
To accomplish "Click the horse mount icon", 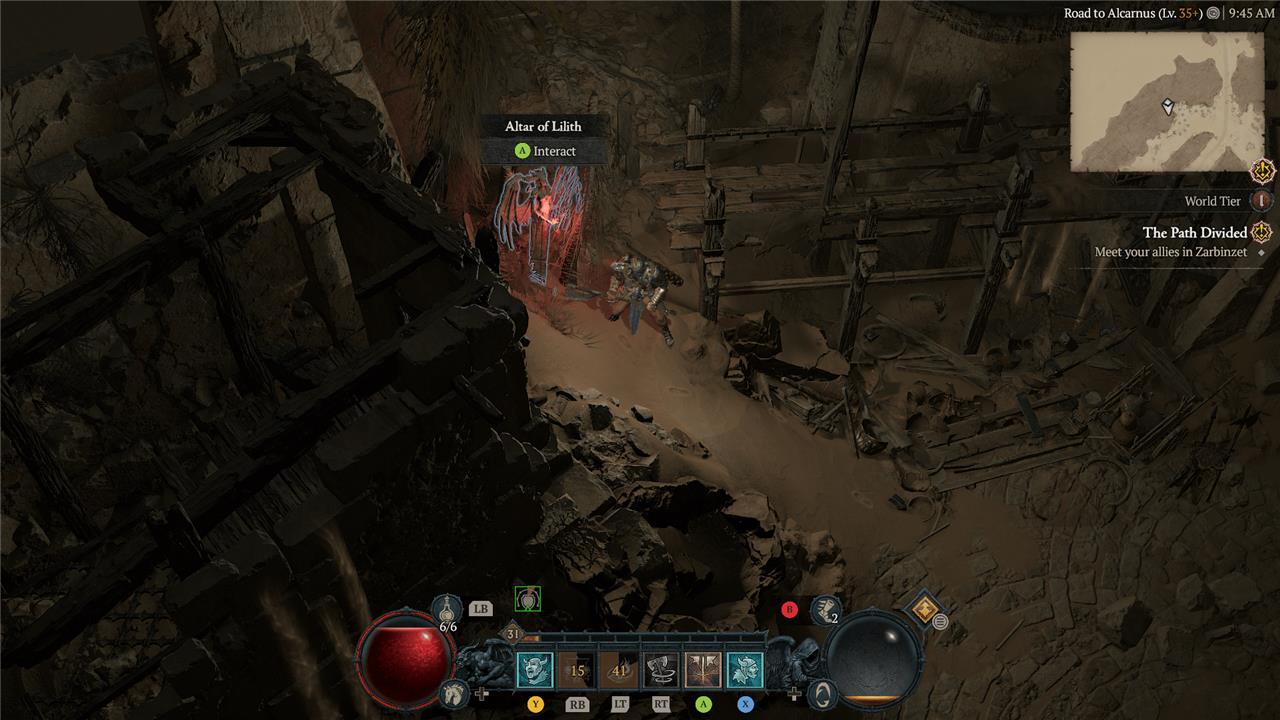I will point(454,691).
